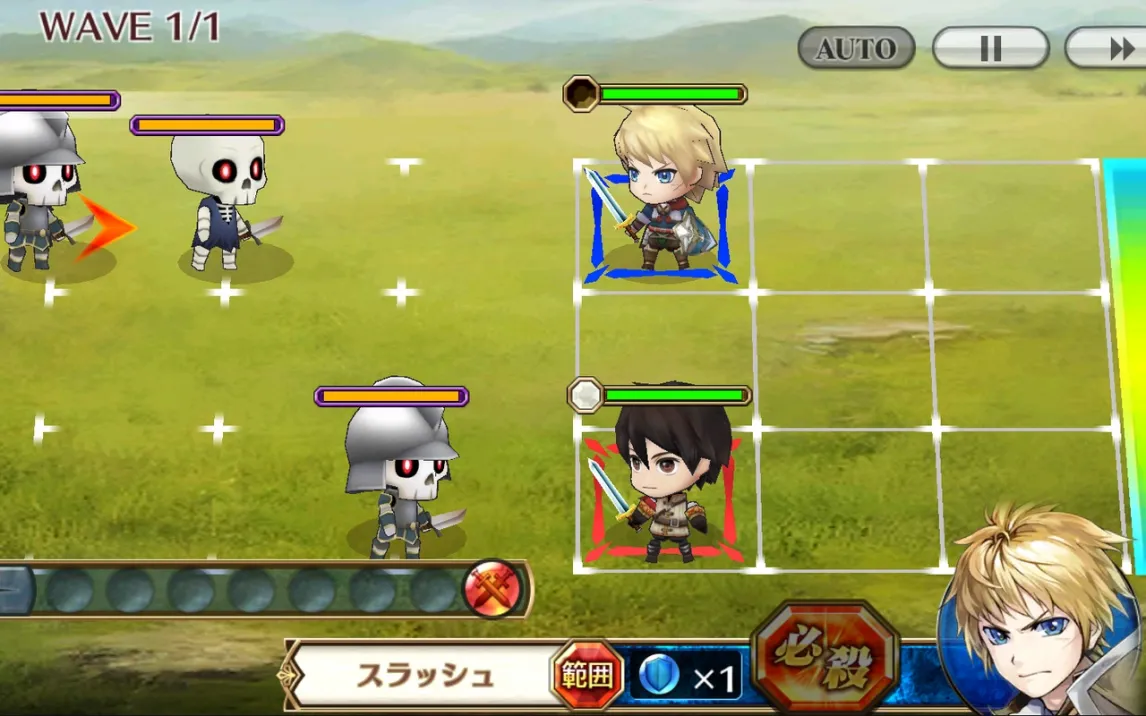Trigger the 必殺 special attack button
Image resolution: width=1146 pixels, height=716 pixels.
[x=824, y=660]
